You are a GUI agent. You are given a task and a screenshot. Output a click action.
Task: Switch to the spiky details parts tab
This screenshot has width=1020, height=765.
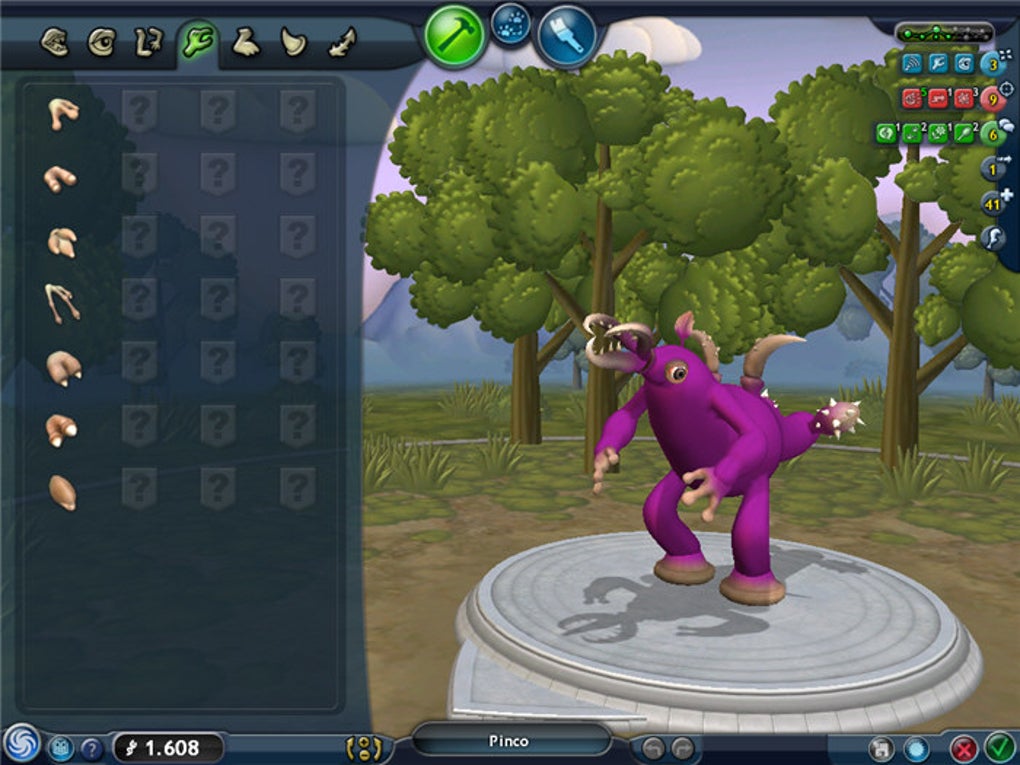(x=342, y=43)
